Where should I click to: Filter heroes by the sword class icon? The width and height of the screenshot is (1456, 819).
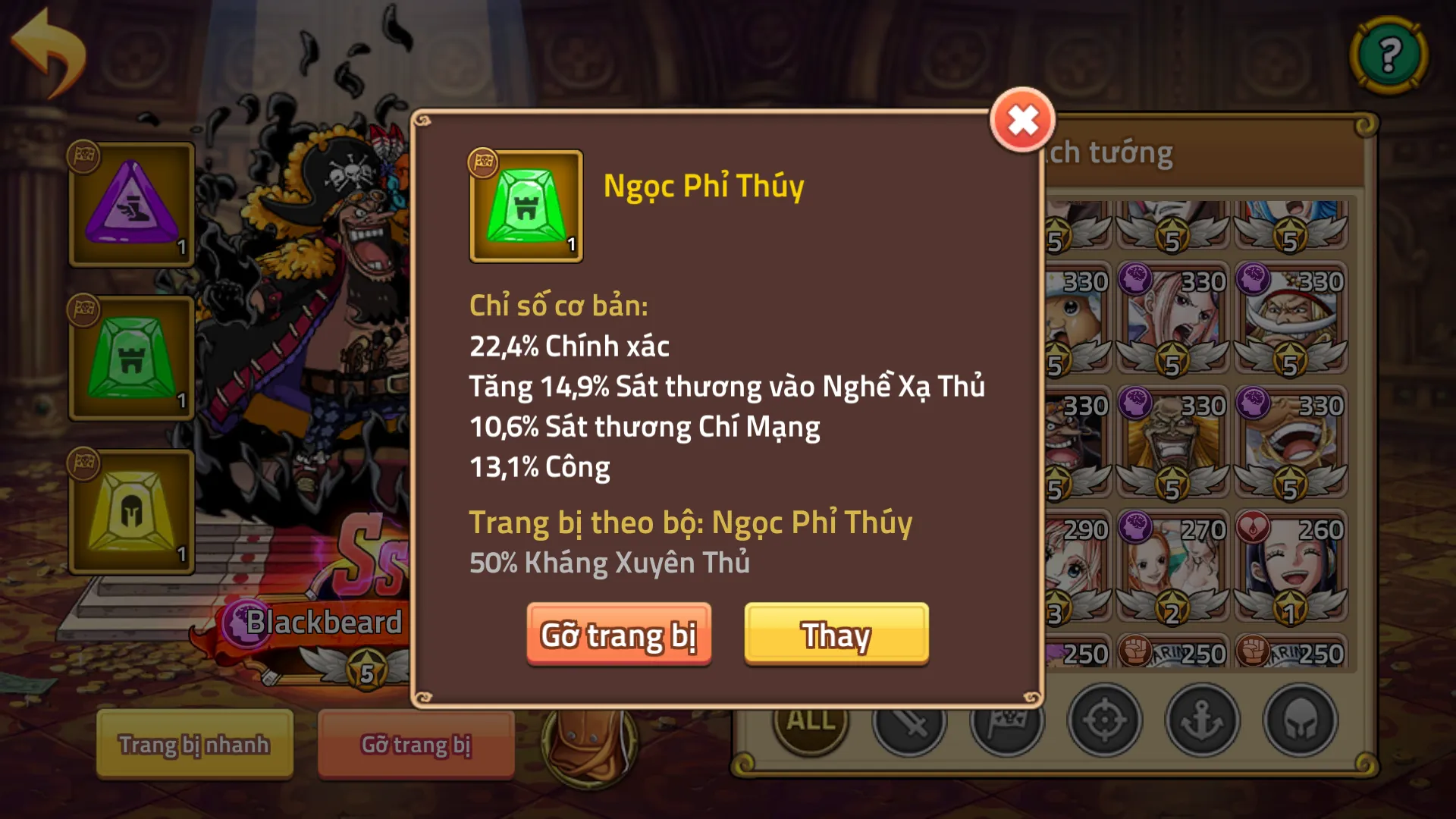(x=908, y=722)
